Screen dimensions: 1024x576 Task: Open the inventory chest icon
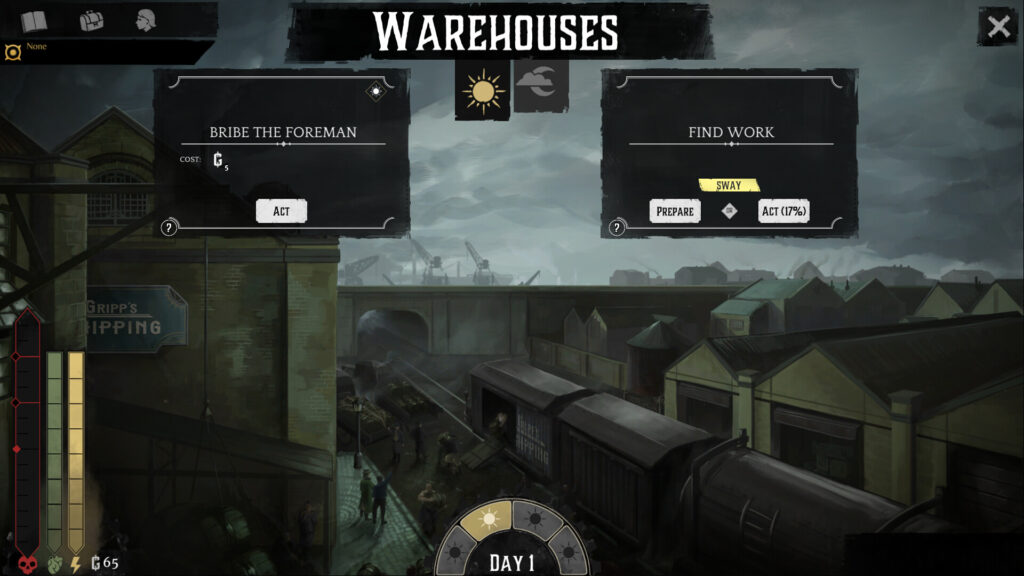(92, 21)
